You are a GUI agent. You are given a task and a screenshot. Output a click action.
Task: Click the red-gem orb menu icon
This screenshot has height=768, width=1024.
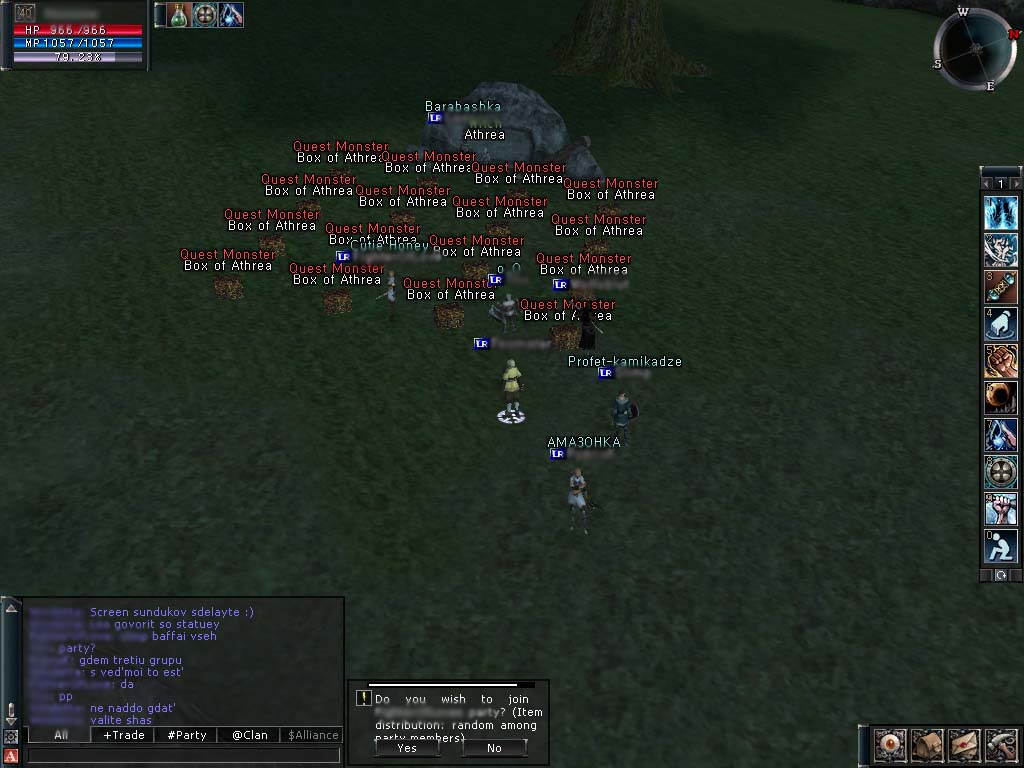click(x=891, y=745)
